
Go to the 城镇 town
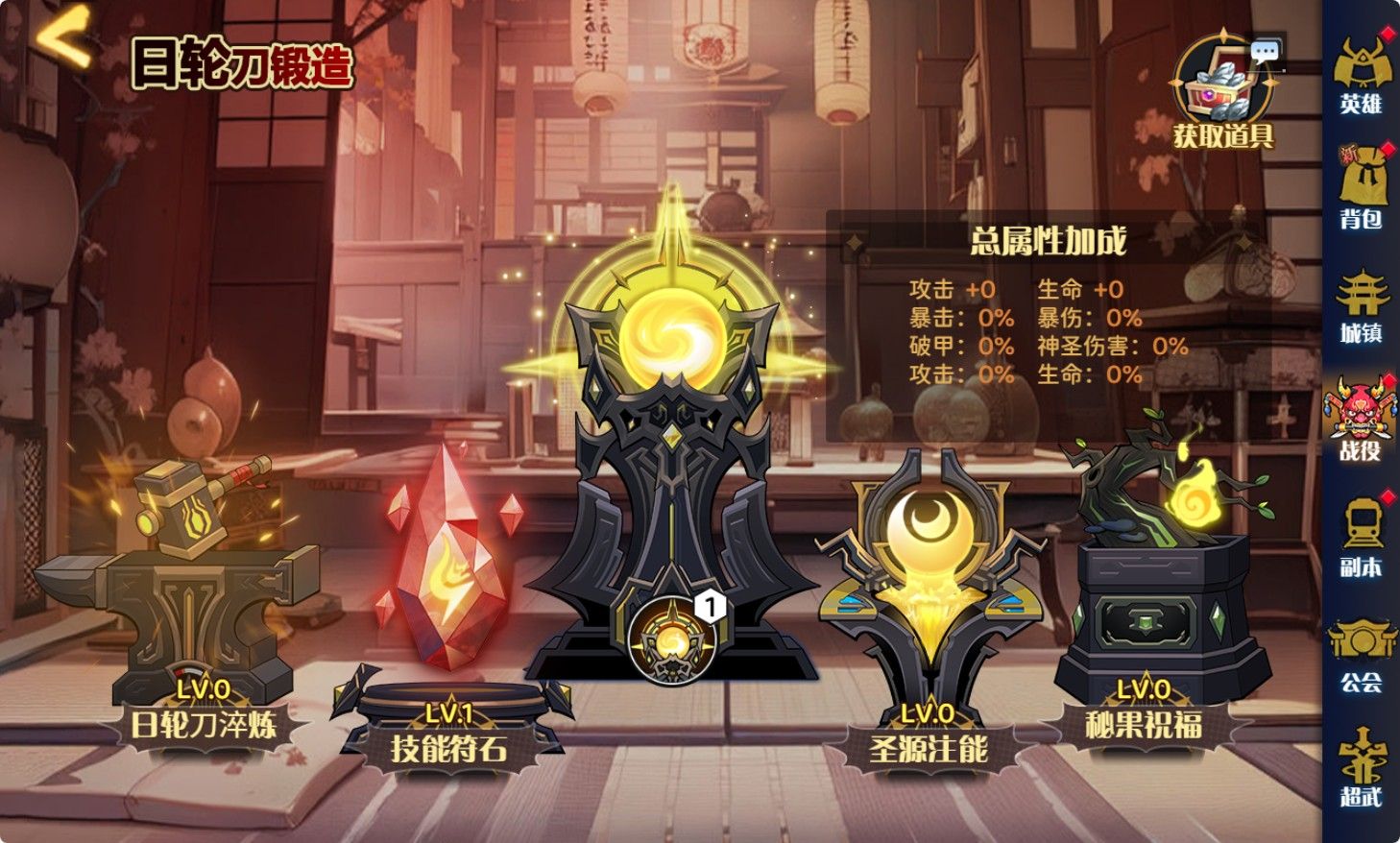tap(1361, 305)
